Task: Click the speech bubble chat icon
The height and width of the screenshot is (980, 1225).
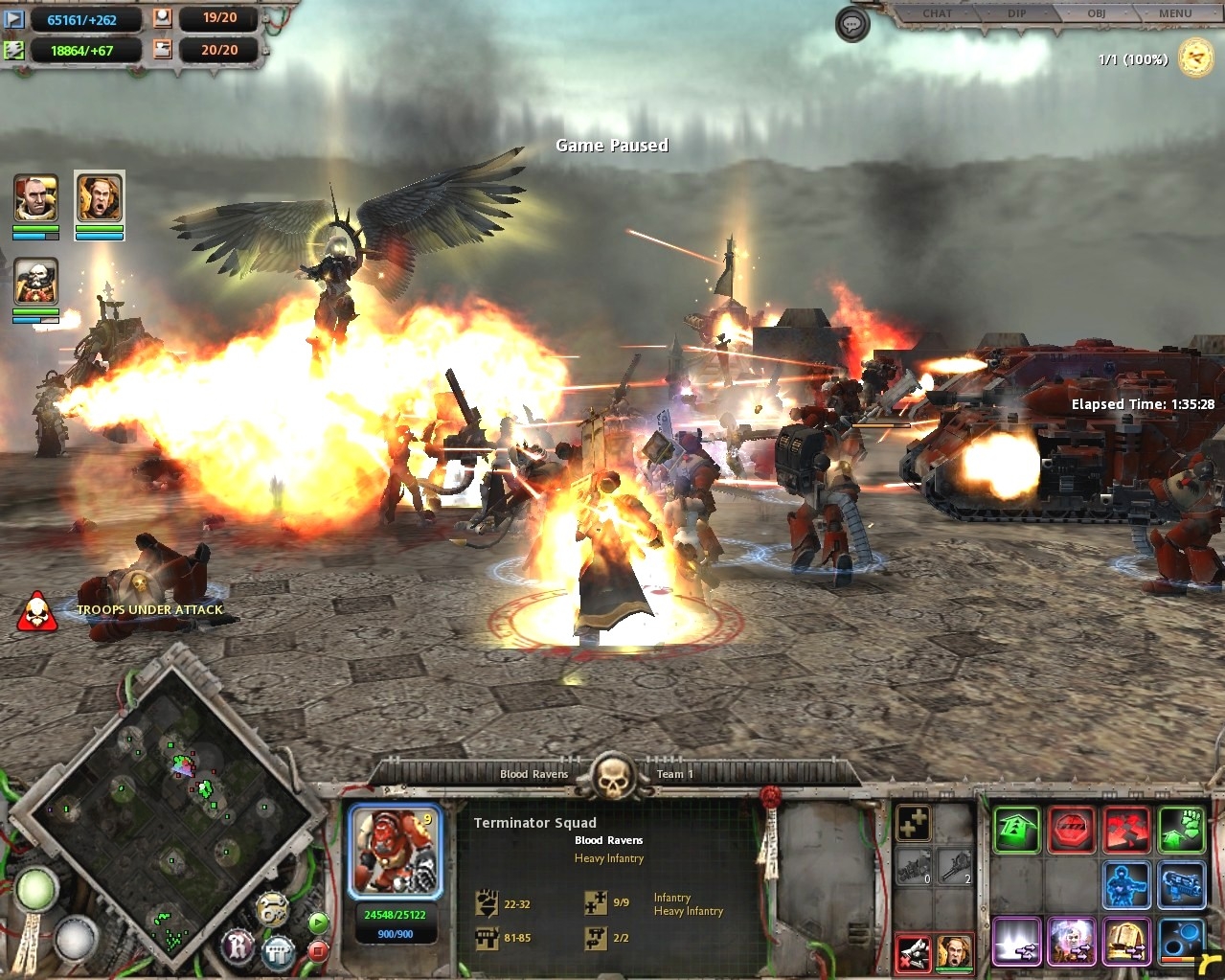Action: pos(852,25)
